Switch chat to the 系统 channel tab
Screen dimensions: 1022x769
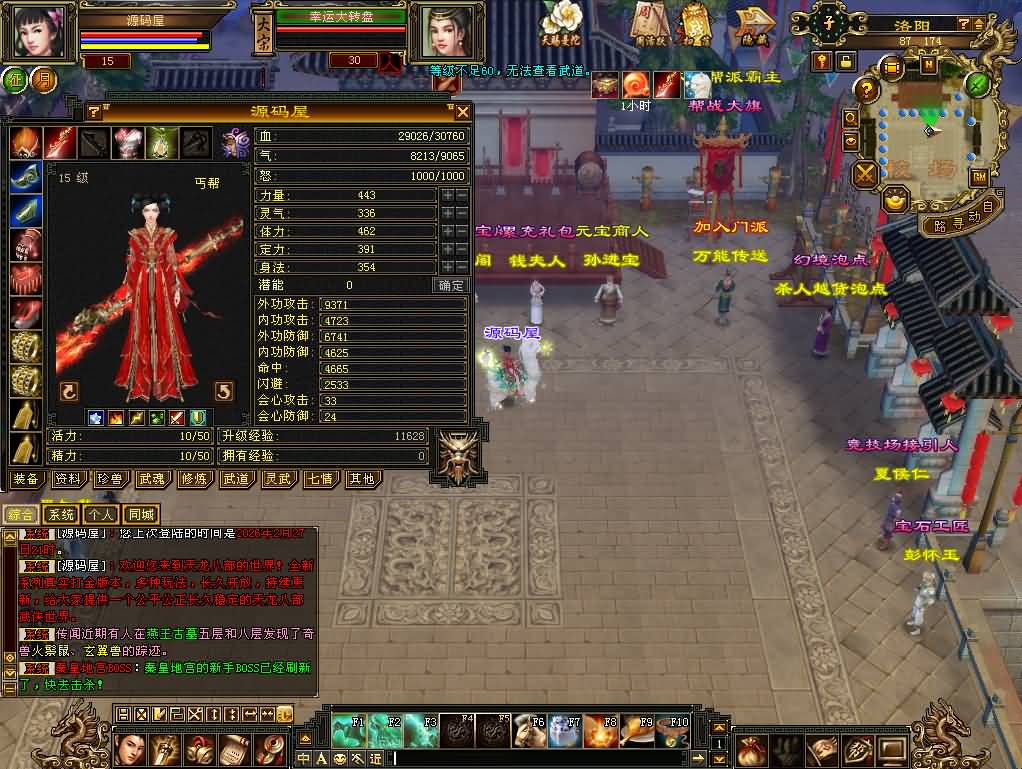pyautogui.click(x=61, y=514)
